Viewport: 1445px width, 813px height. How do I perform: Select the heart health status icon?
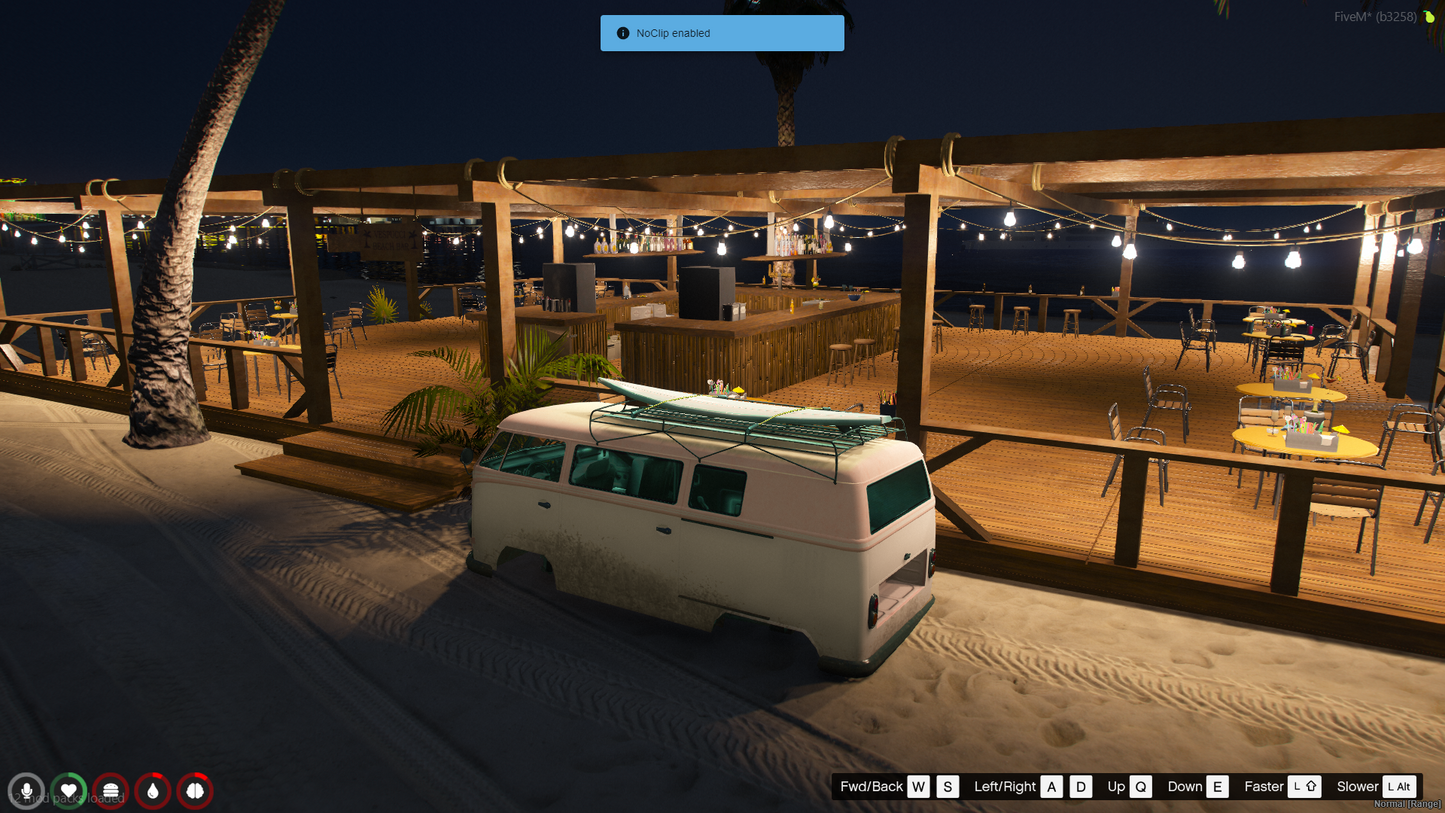[69, 791]
